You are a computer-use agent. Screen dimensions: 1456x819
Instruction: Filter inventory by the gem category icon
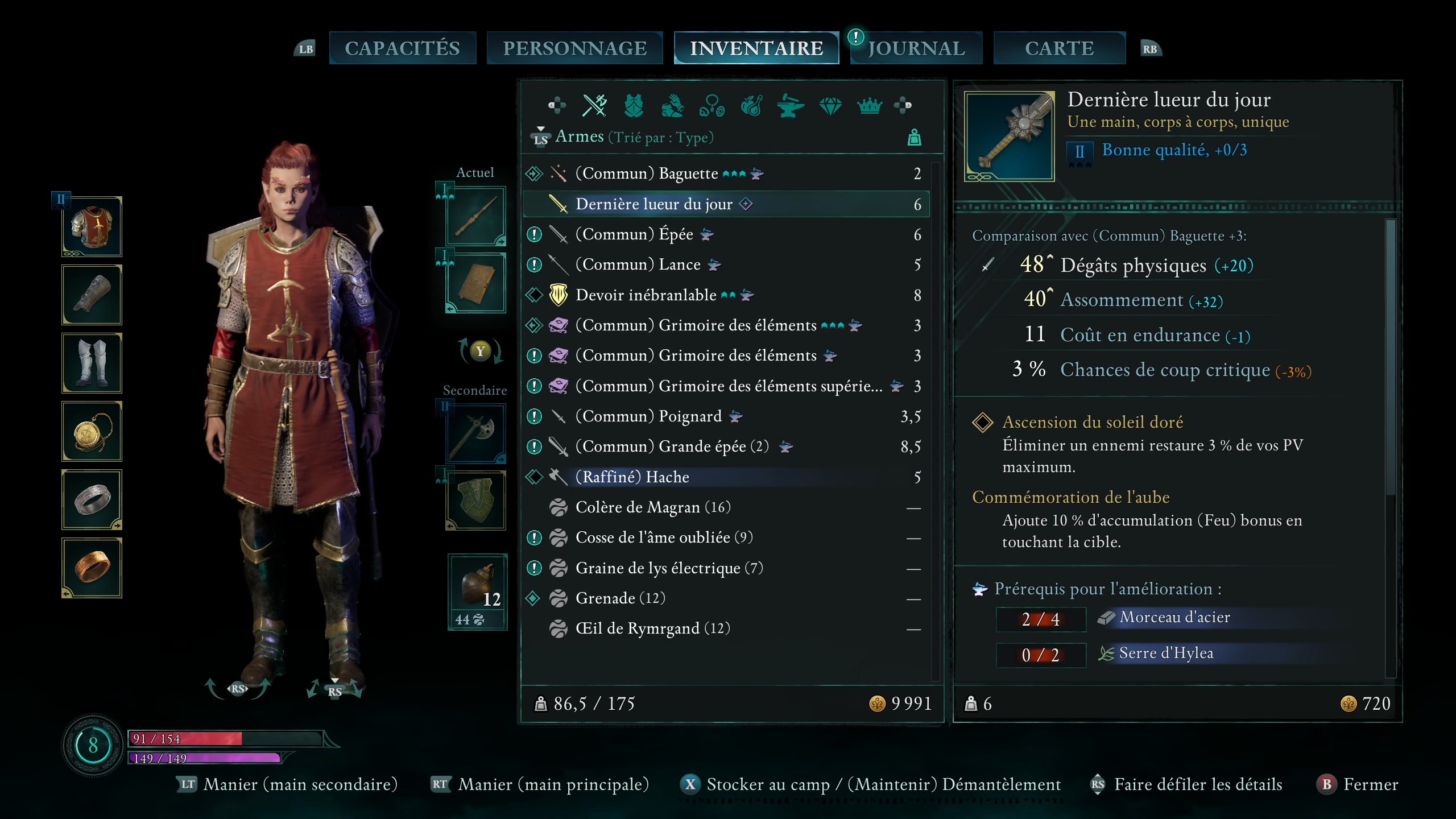click(x=830, y=106)
